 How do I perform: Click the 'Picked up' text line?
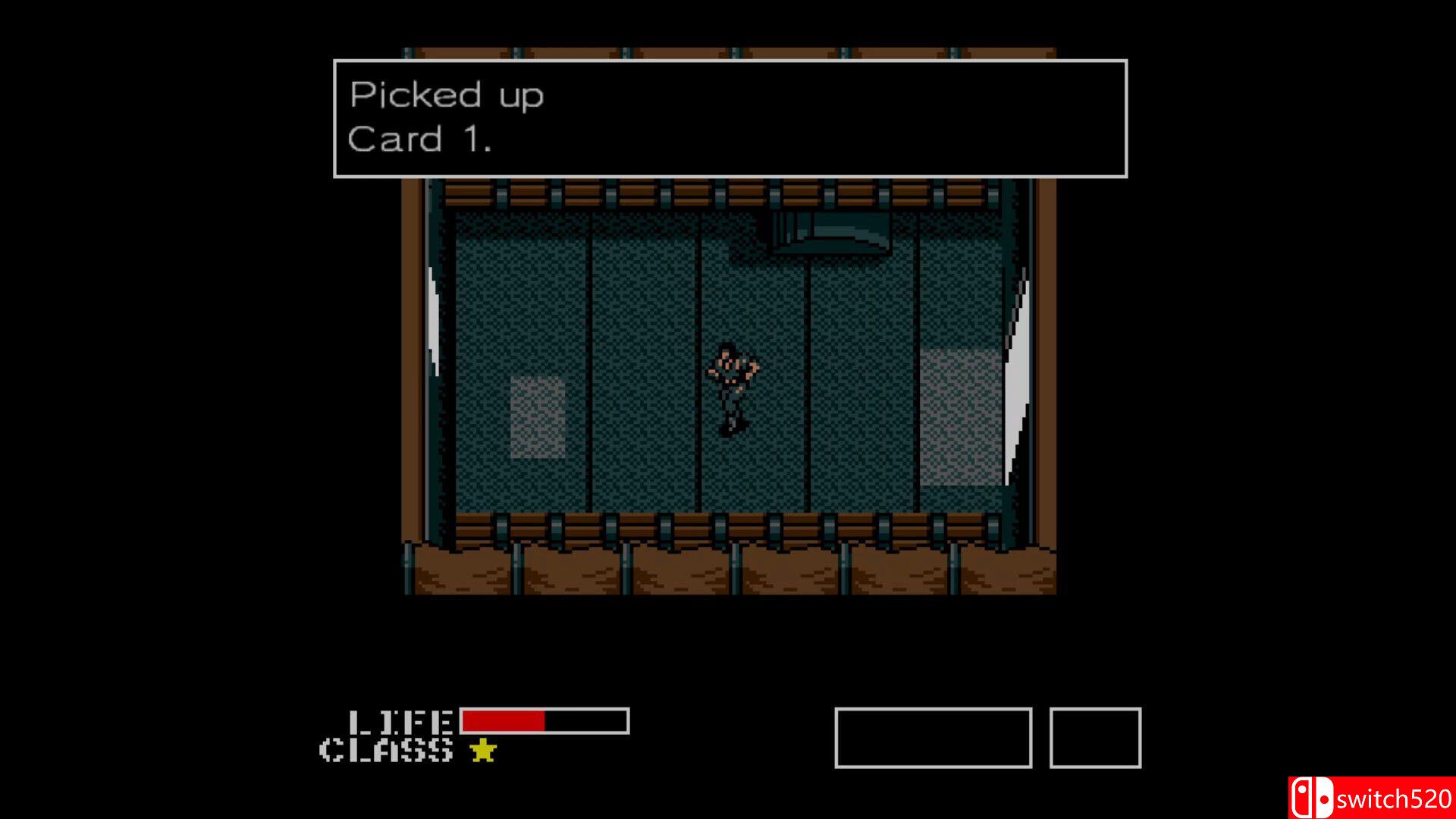446,95
